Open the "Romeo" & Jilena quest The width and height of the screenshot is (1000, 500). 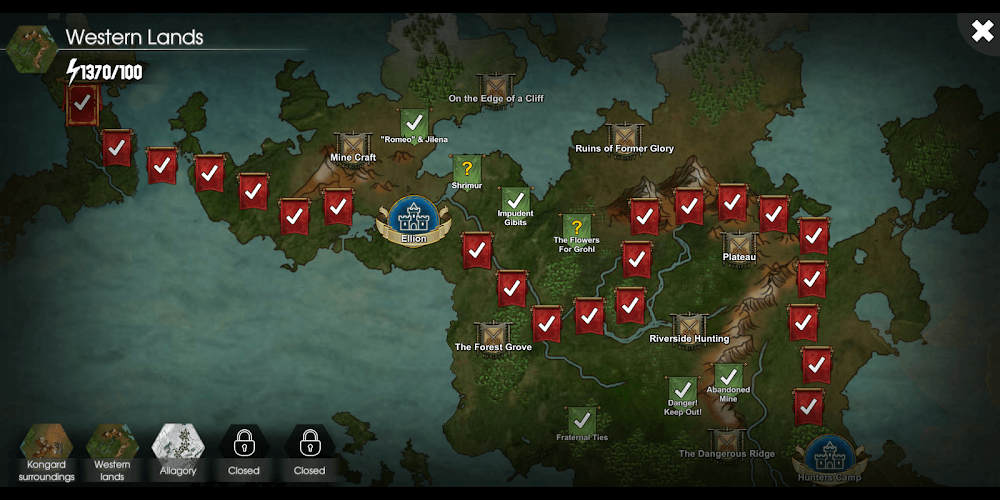click(414, 124)
